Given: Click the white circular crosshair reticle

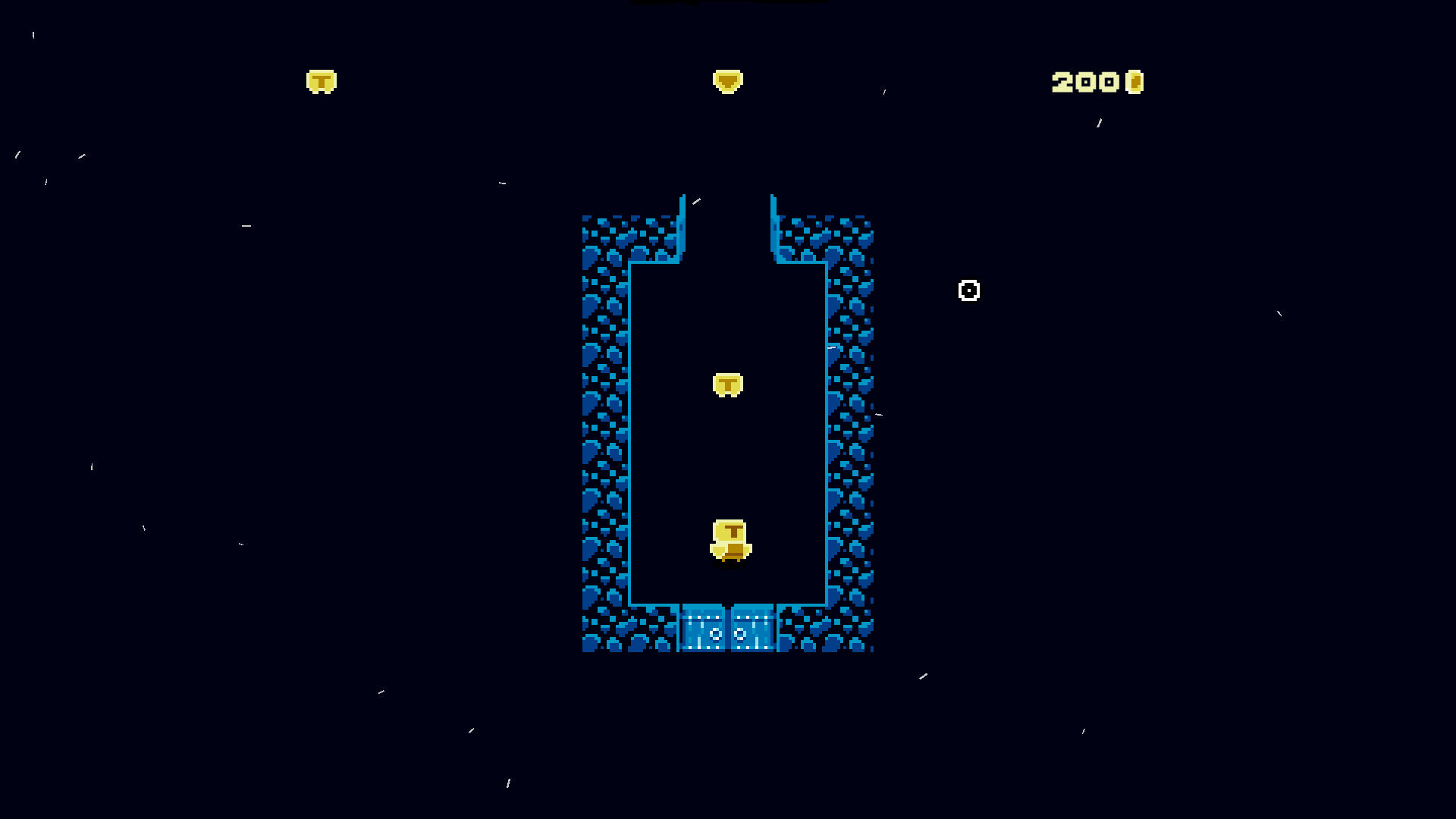Looking at the screenshot, I should click(x=968, y=290).
